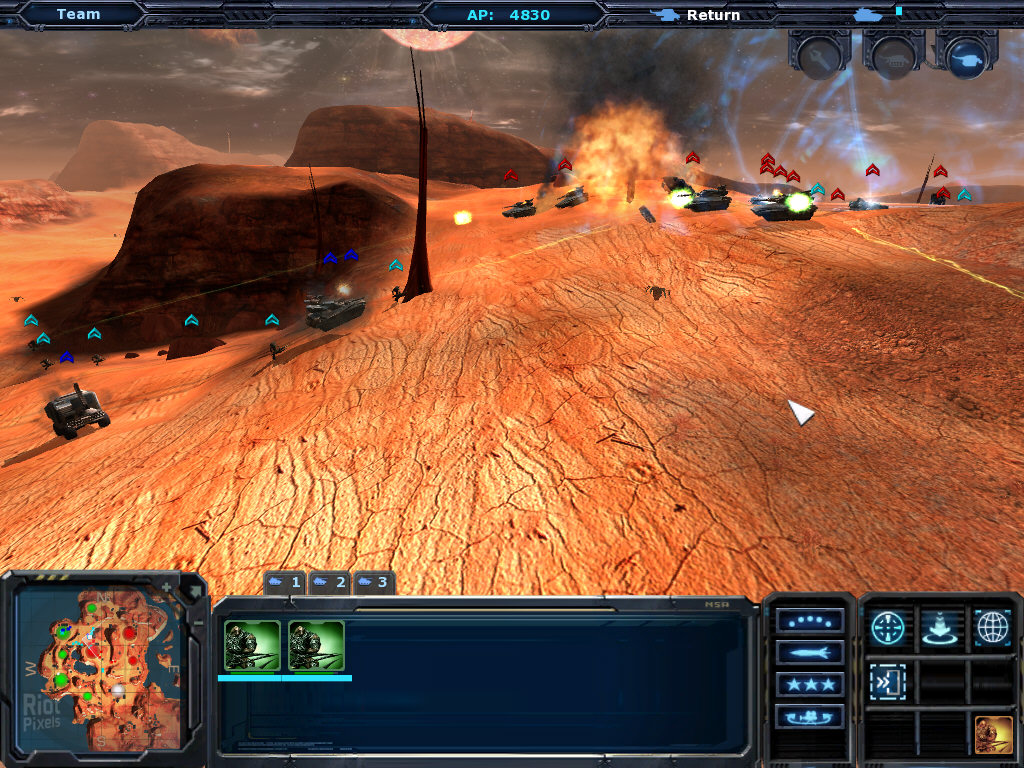
Task: Select the wrench repair round button
Action: [819, 54]
